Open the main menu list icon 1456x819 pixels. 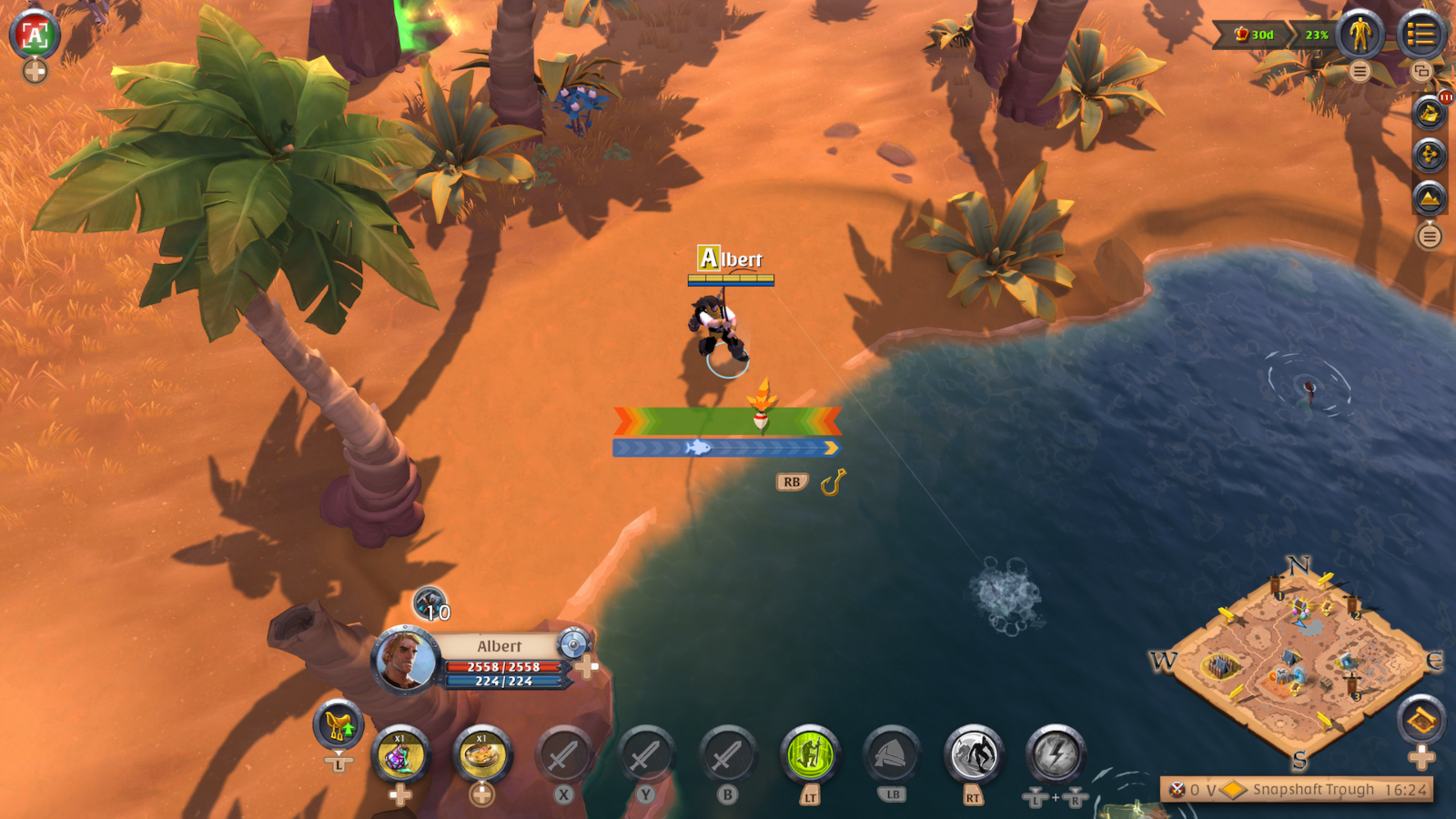point(1421,34)
